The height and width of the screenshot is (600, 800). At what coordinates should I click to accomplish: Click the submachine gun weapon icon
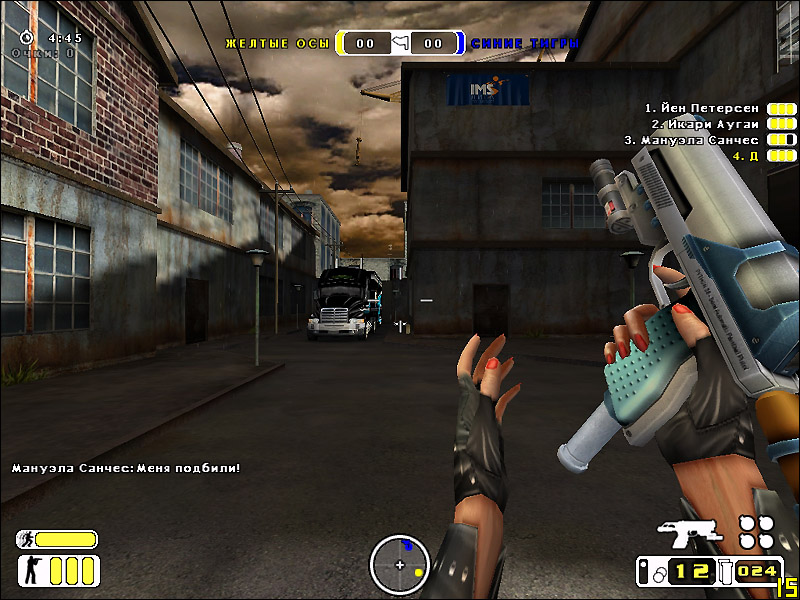pos(688,534)
